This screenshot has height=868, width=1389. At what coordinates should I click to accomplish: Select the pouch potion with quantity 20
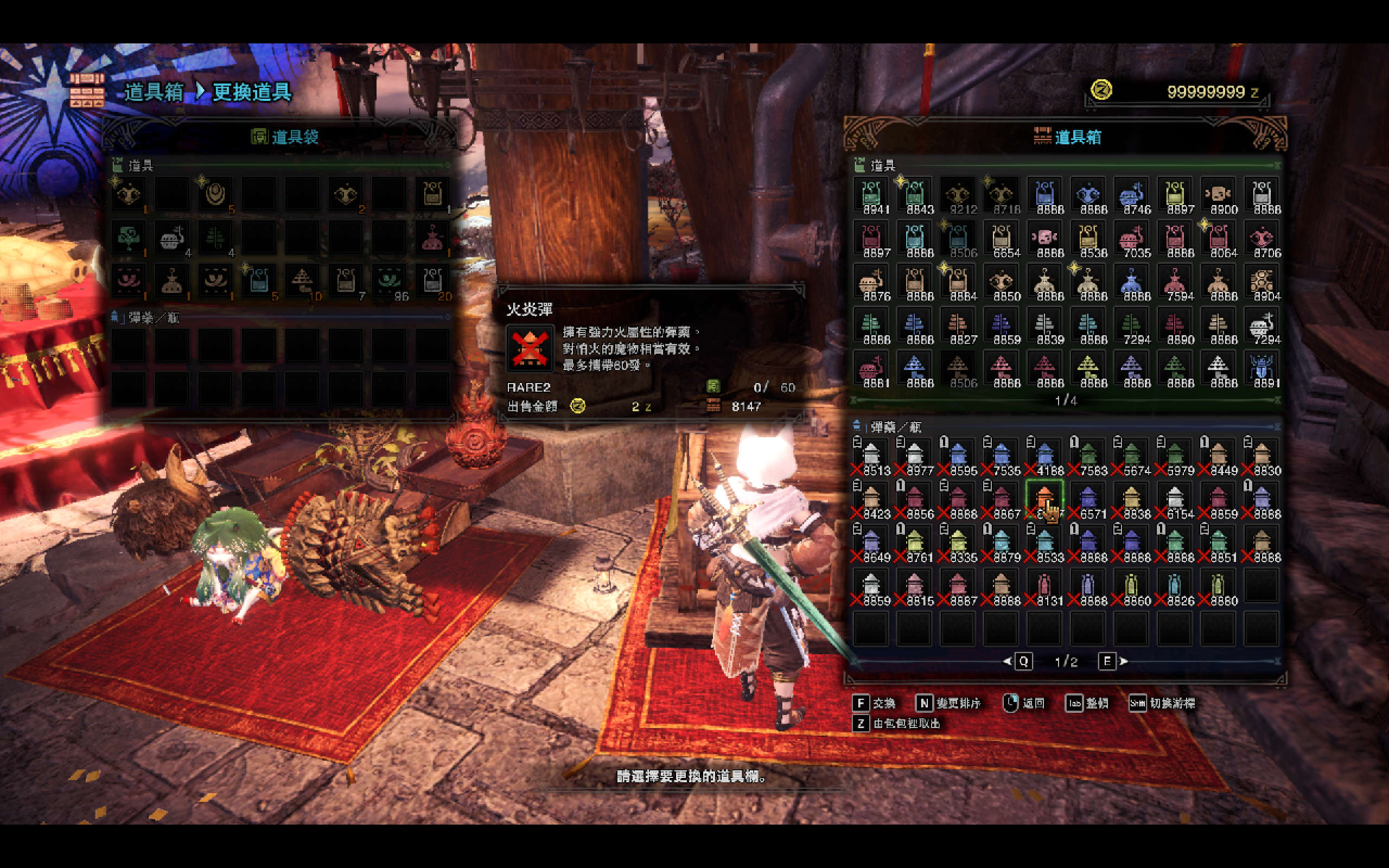pos(432,282)
